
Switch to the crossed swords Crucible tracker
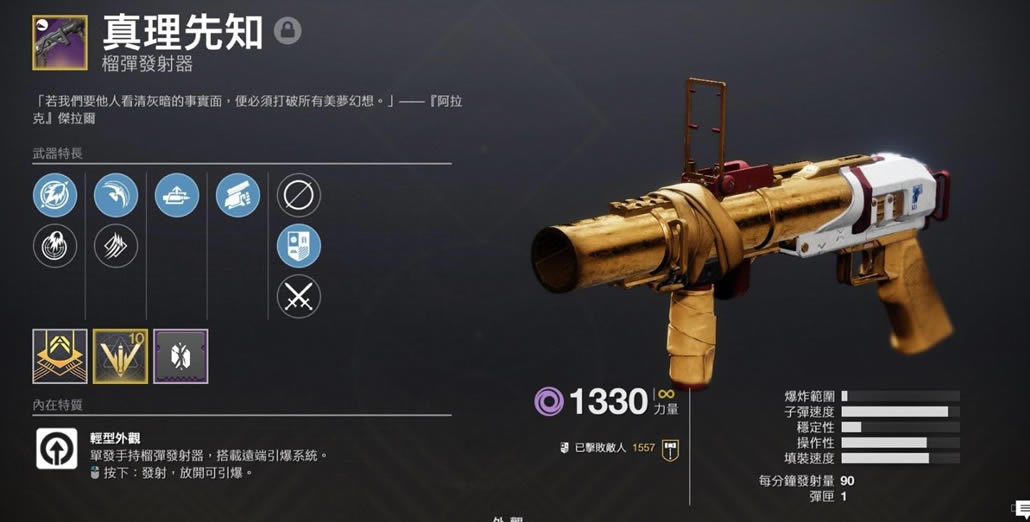click(x=298, y=297)
